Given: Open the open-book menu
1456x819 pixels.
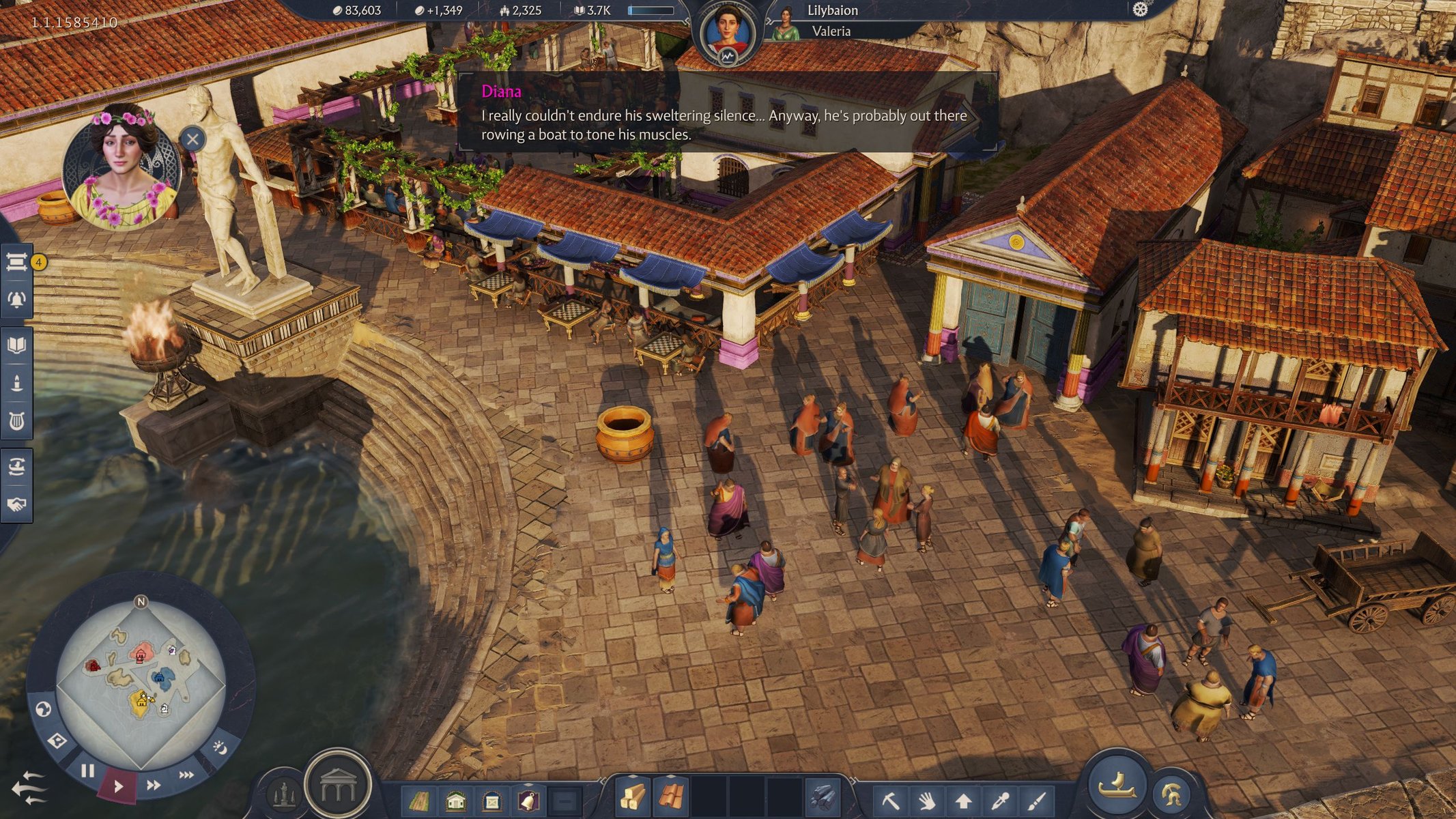Looking at the screenshot, I should pos(16,345).
